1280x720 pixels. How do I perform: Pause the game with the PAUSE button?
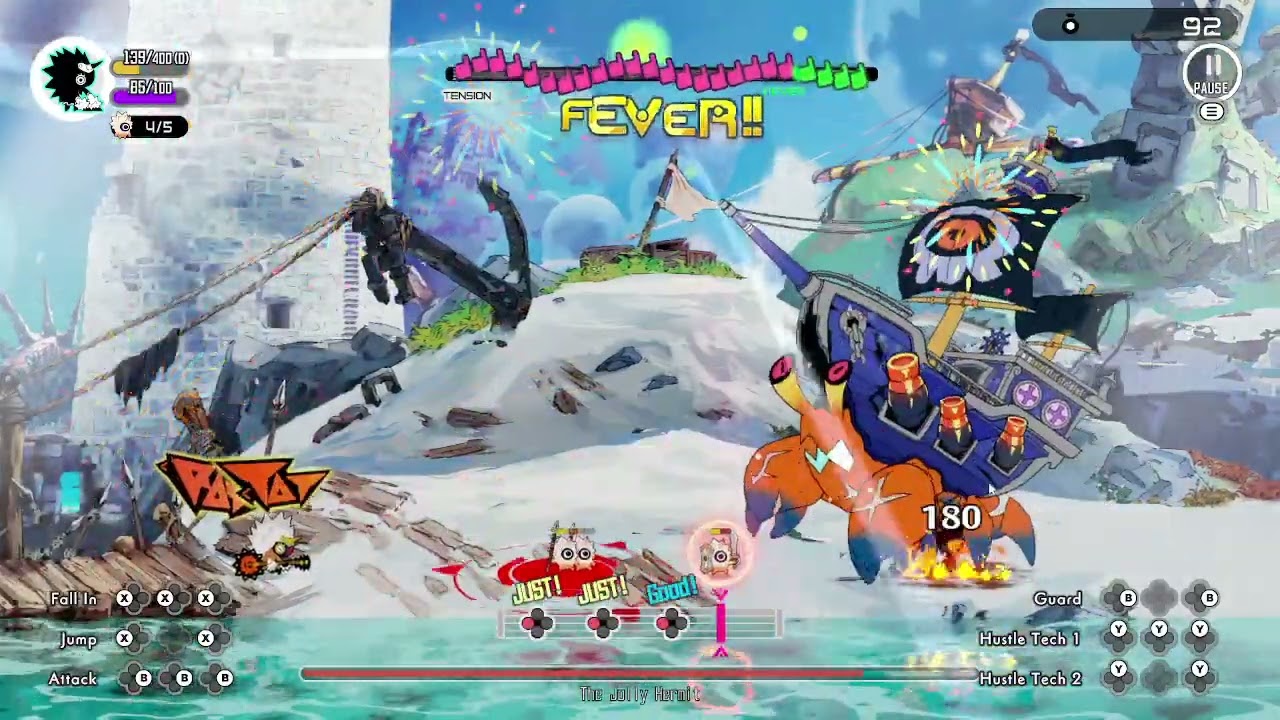click(x=1211, y=72)
